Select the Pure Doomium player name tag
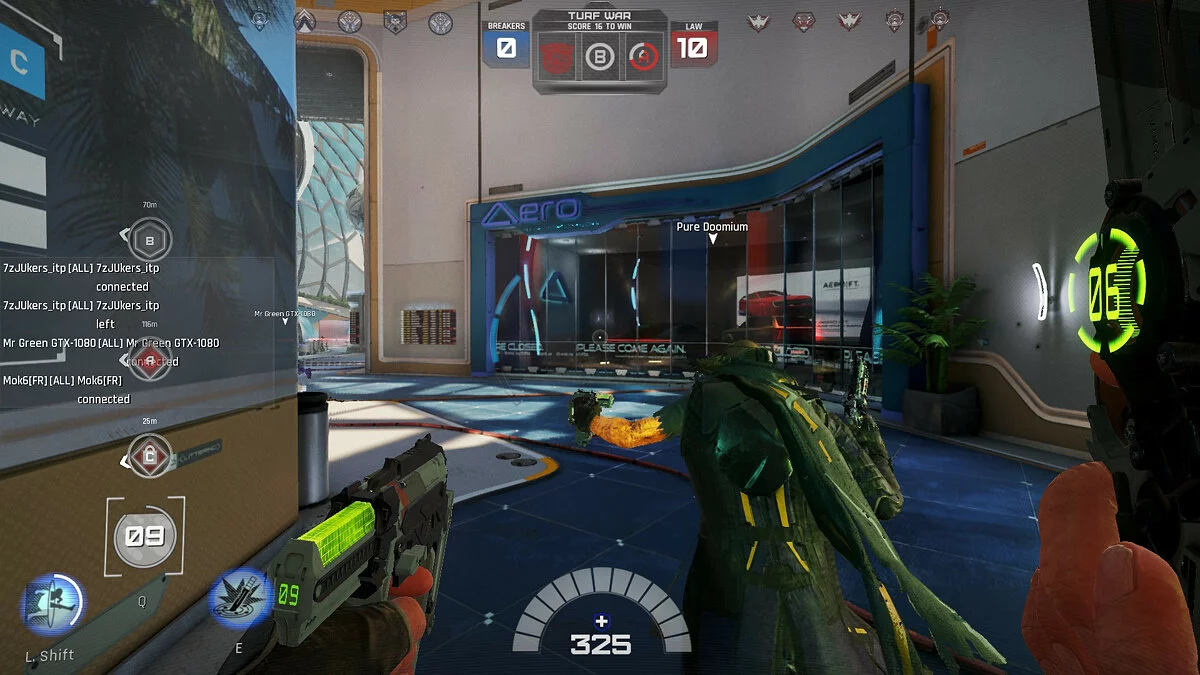 click(x=712, y=227)
